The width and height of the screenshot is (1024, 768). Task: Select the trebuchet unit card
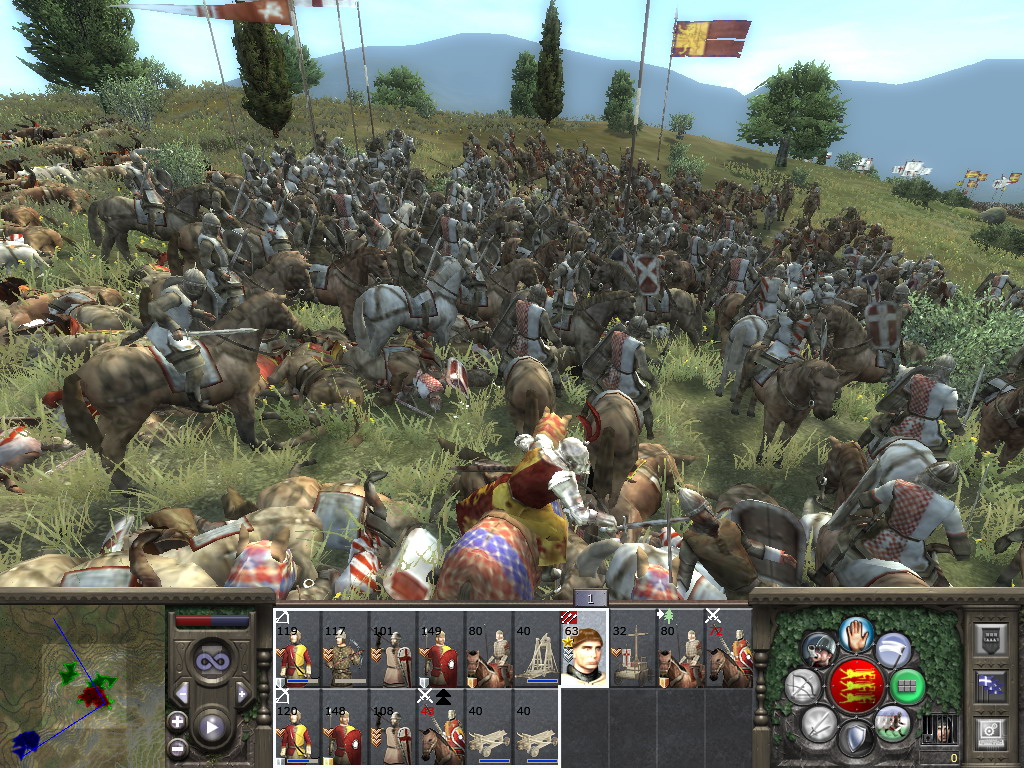536,650
